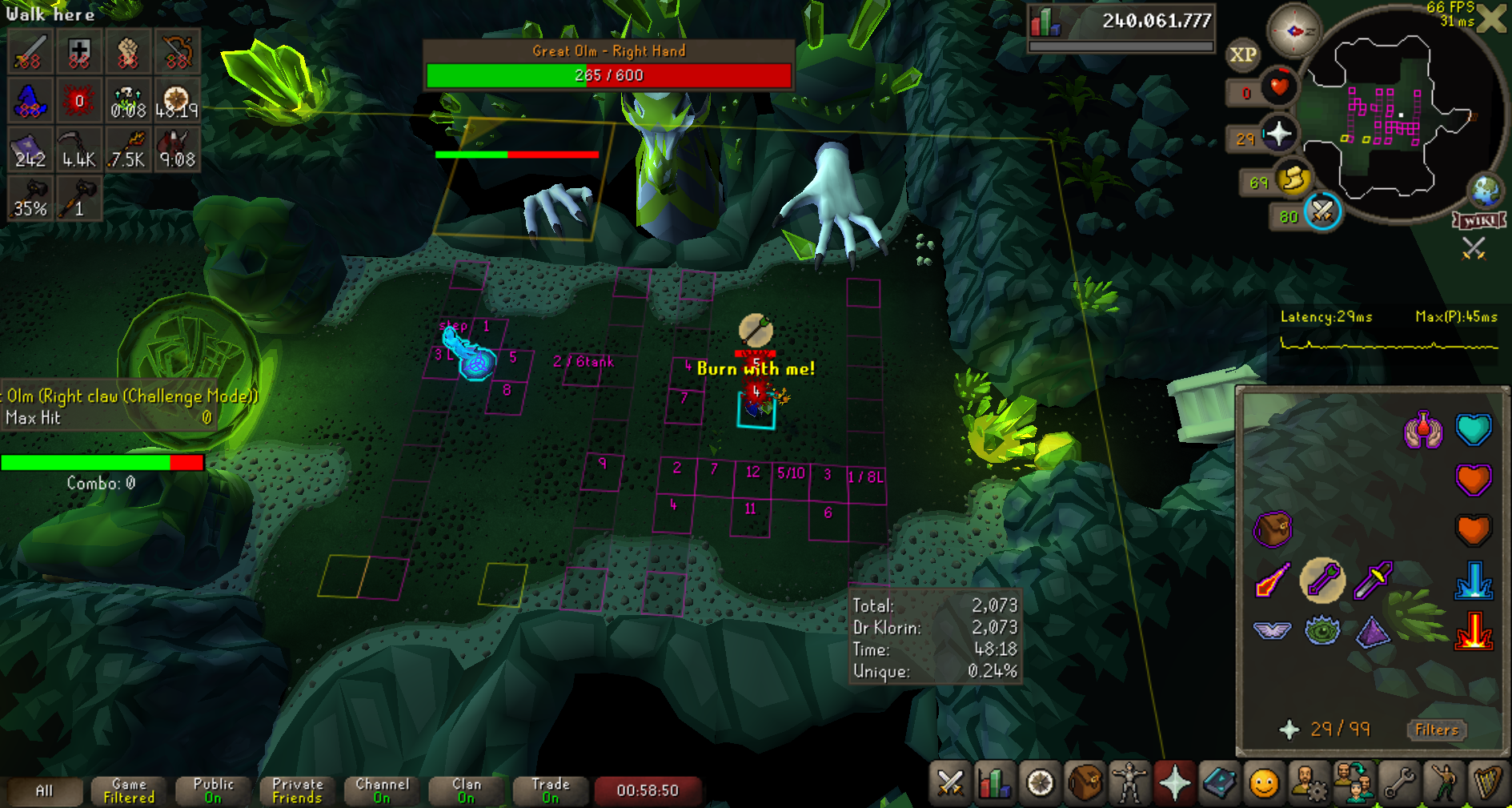Switch to the skills tab
The width and height of the screenshot is (1512, 808).
[x=995, y=783]
